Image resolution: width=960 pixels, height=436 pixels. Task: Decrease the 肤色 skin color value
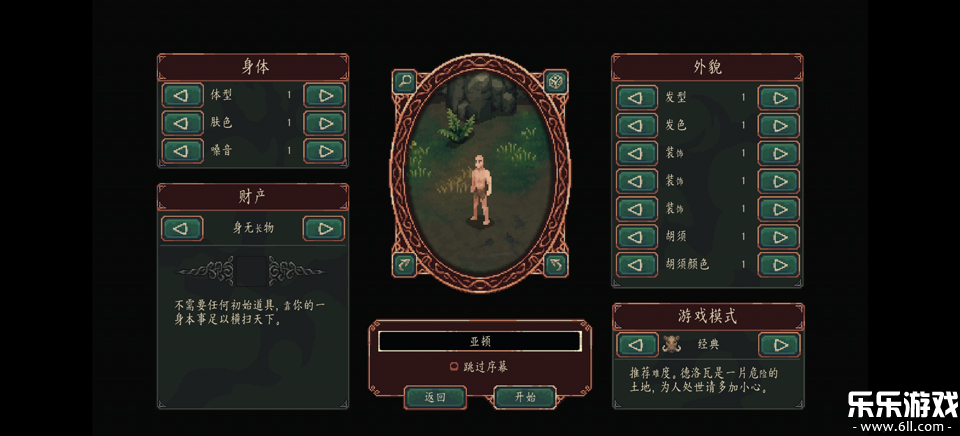point(182,124)
